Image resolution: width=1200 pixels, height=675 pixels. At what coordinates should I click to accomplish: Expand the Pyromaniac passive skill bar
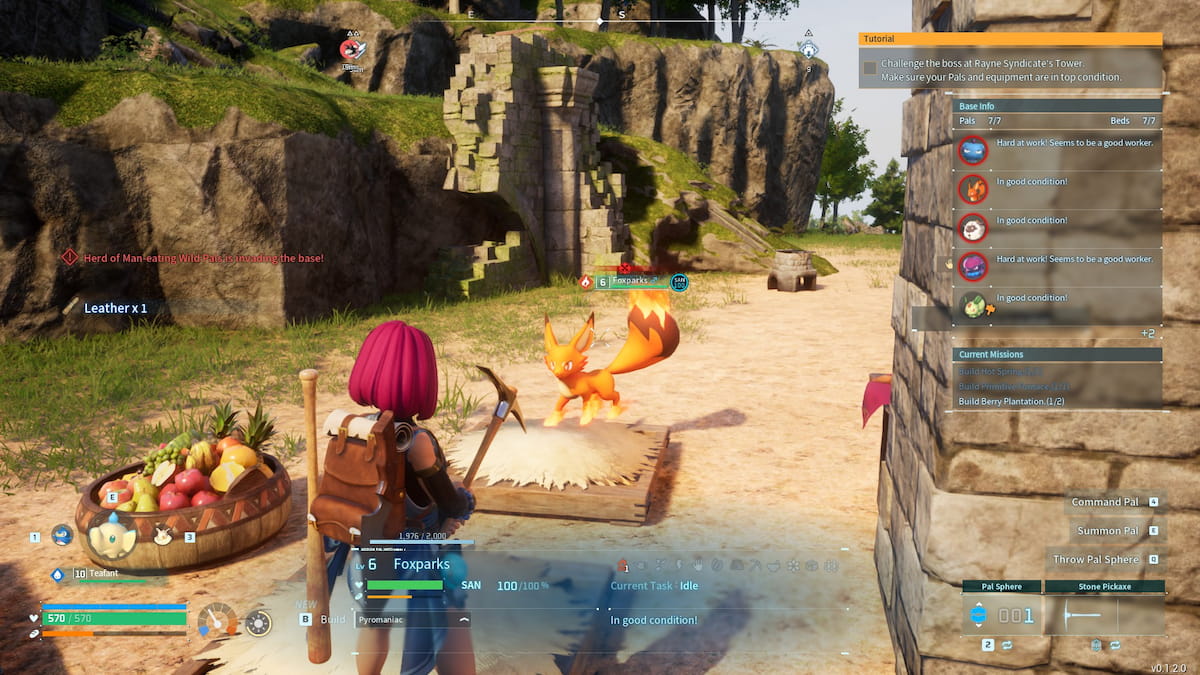412,620
